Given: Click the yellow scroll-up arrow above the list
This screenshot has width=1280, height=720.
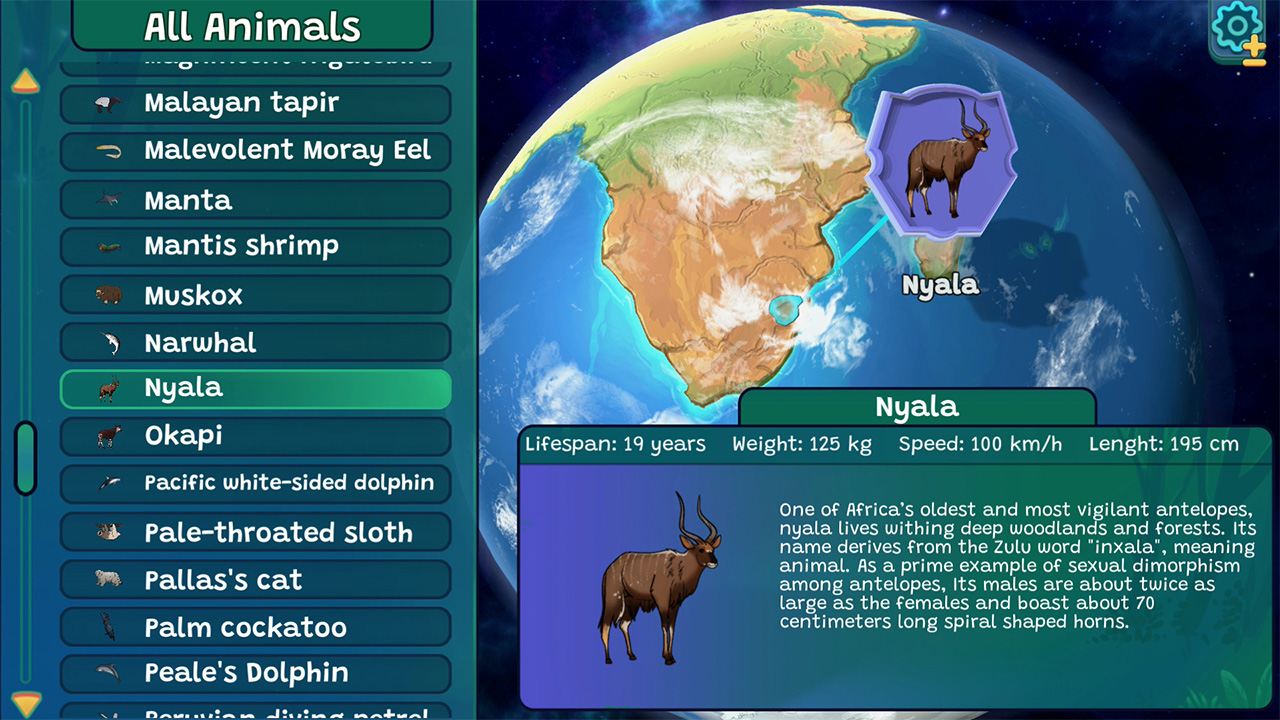Looking at the screenshot, I should 25,82.
